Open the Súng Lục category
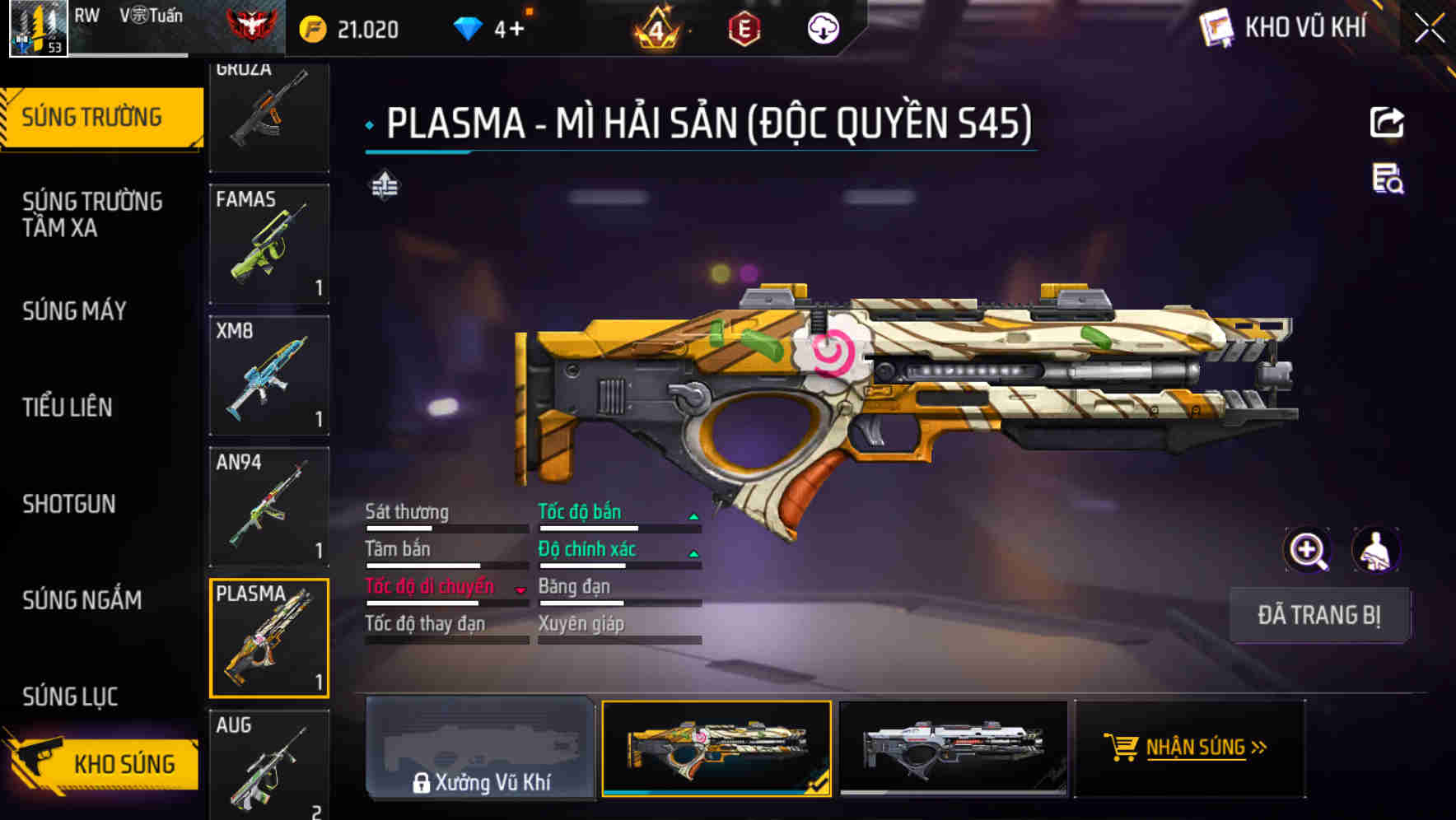1456x820 pixels. [x=70, y=697]
